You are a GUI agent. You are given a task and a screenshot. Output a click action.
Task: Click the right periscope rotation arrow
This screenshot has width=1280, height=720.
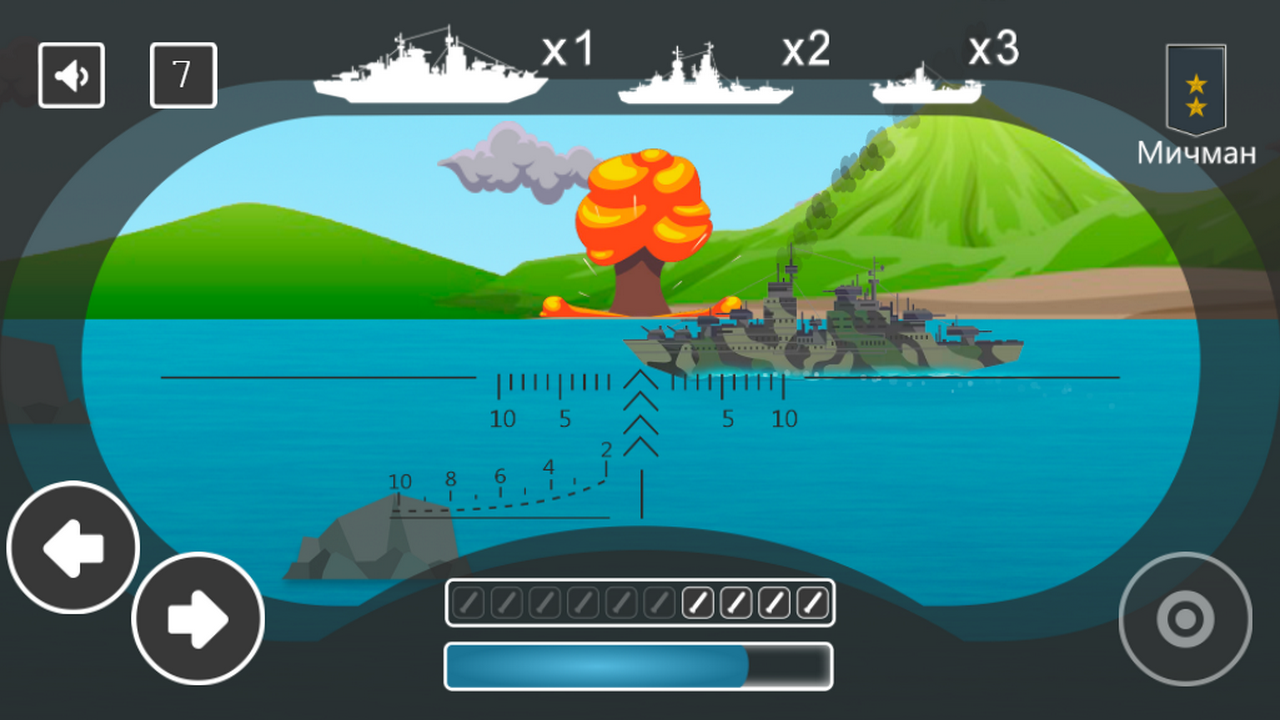coord(197,619)
